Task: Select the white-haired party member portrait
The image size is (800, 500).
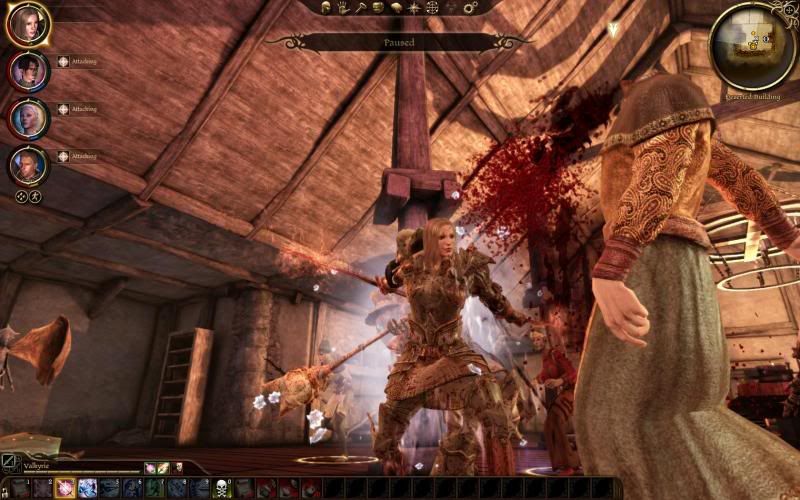Action: (28, 118)
